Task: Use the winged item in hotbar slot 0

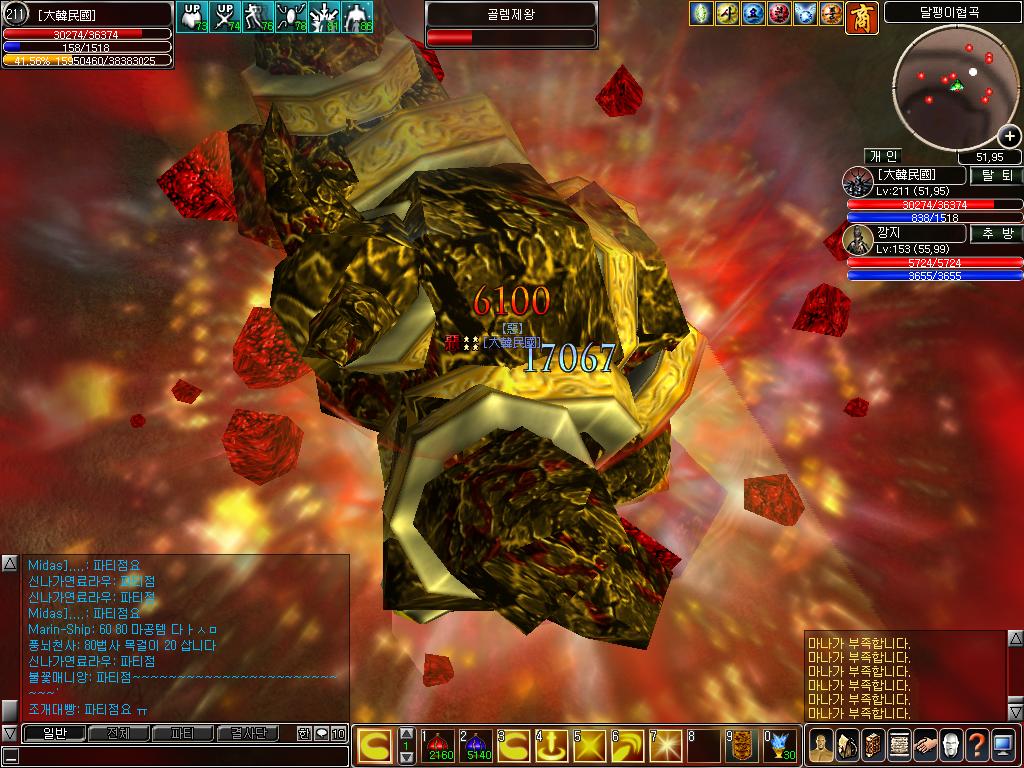Action: [779, 745]
